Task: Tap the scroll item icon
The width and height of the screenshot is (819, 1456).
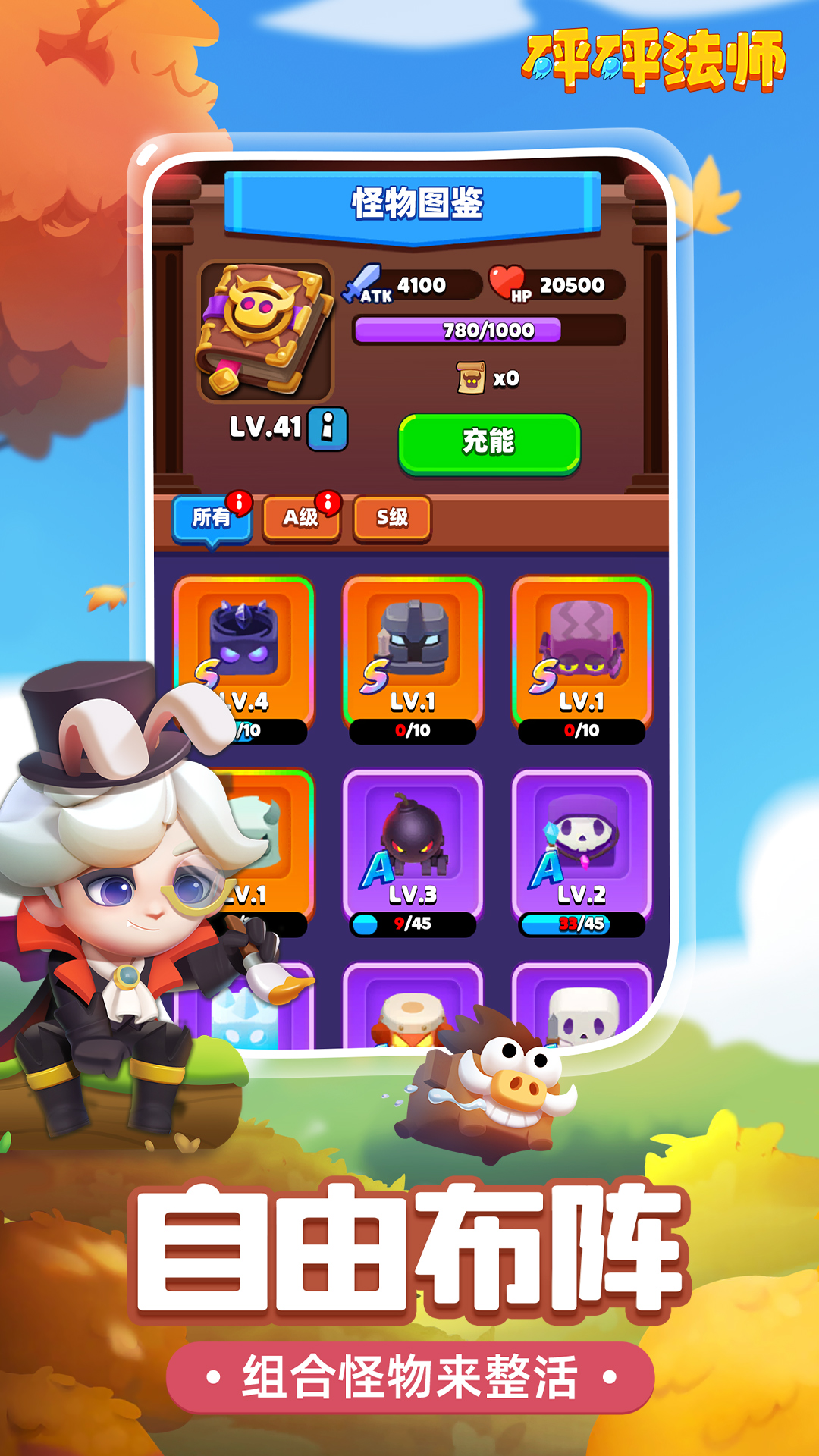Action: click(471, 378)
